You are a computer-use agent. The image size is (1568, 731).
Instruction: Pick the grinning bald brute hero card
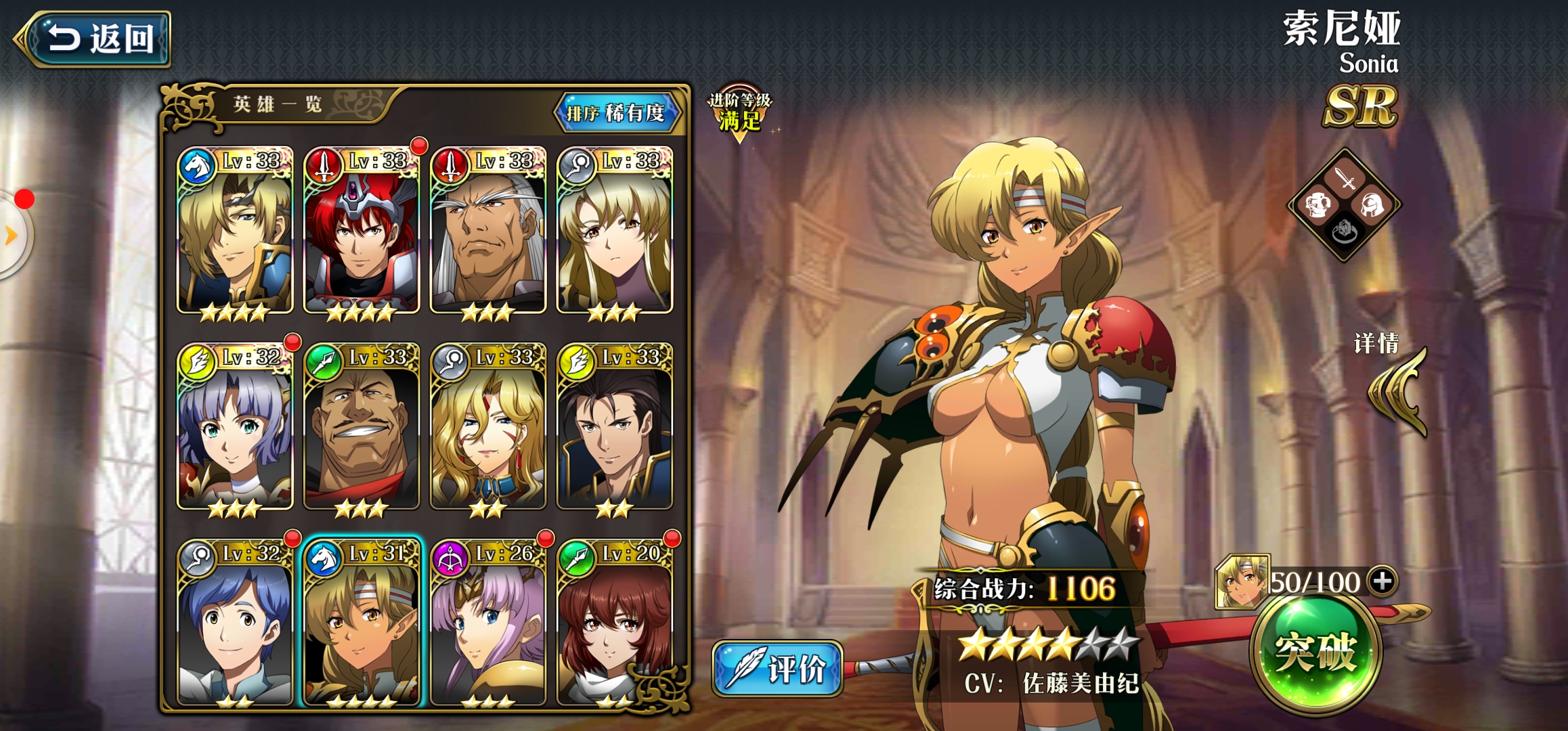(x=362, y=428)
